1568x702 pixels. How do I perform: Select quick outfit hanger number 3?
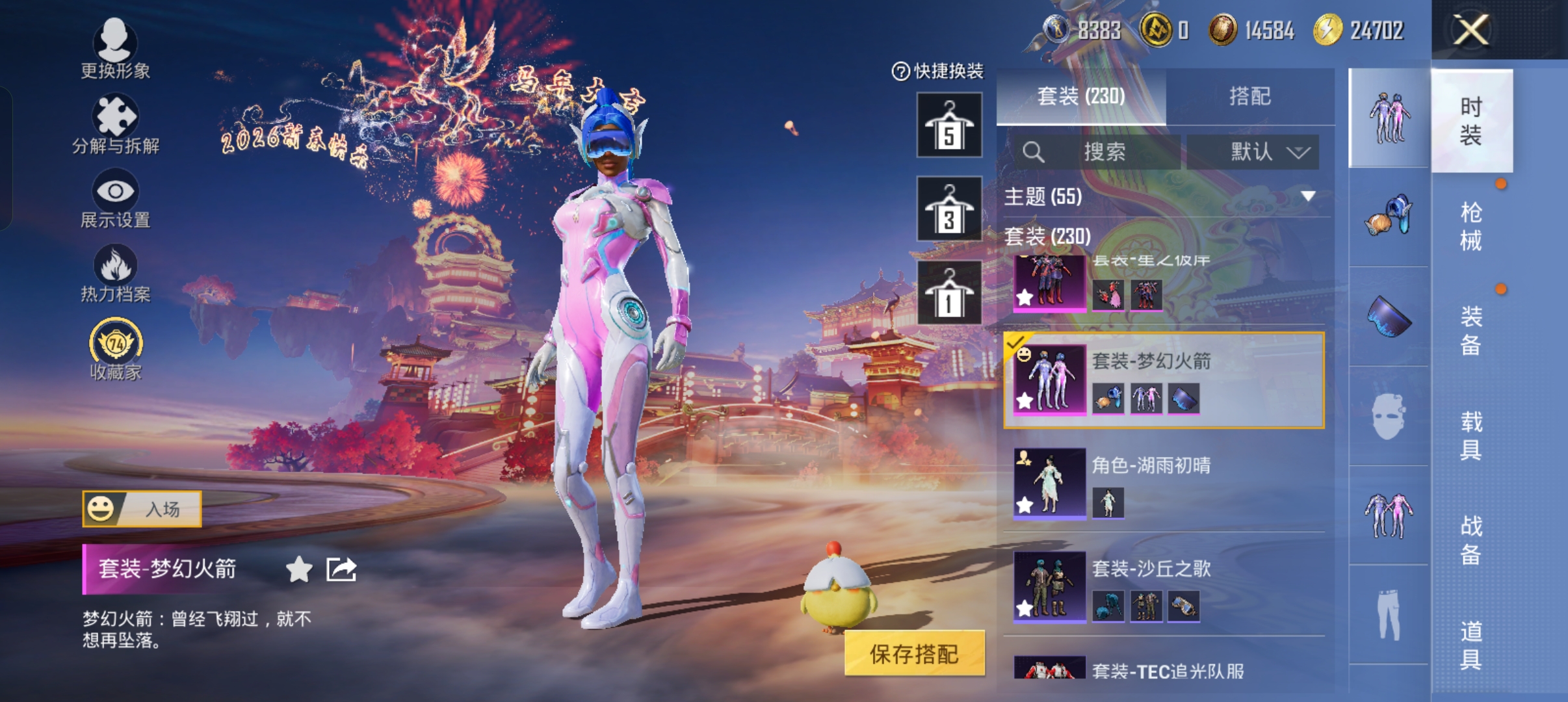pos(949,209)
